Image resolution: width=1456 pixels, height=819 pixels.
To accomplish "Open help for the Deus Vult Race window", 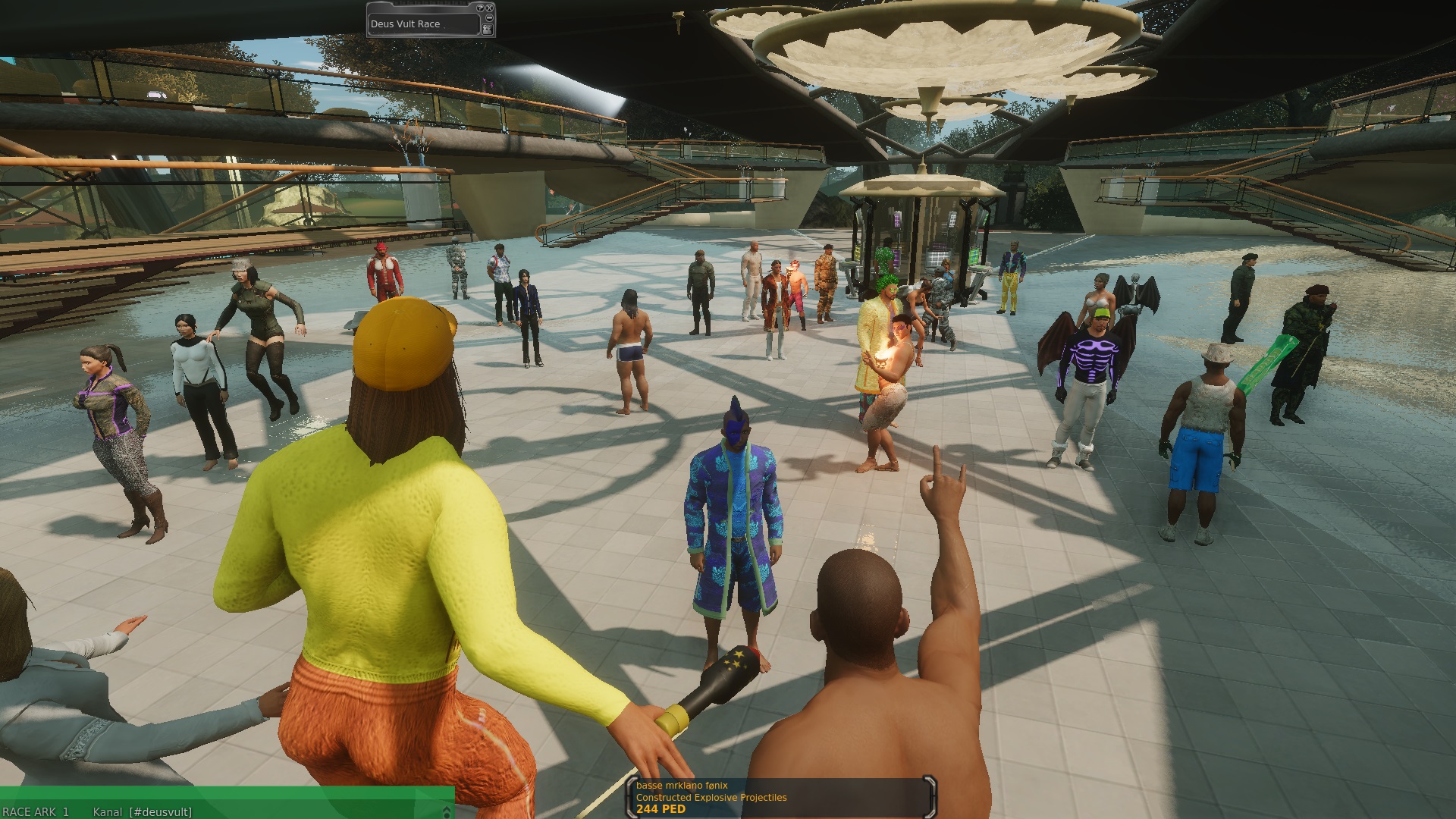I will point(480,8).
